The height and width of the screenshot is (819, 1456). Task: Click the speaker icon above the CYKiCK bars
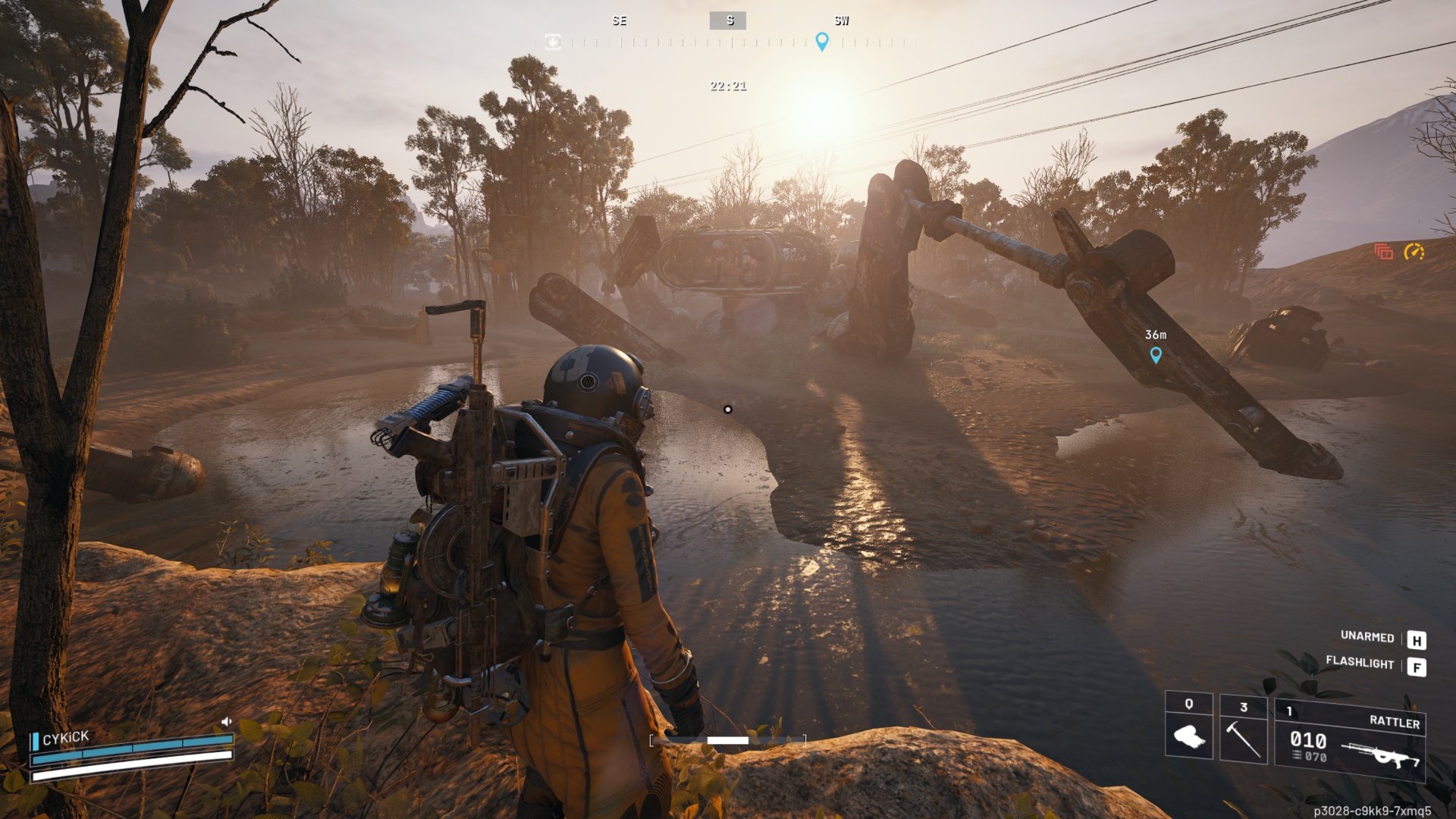226,721
